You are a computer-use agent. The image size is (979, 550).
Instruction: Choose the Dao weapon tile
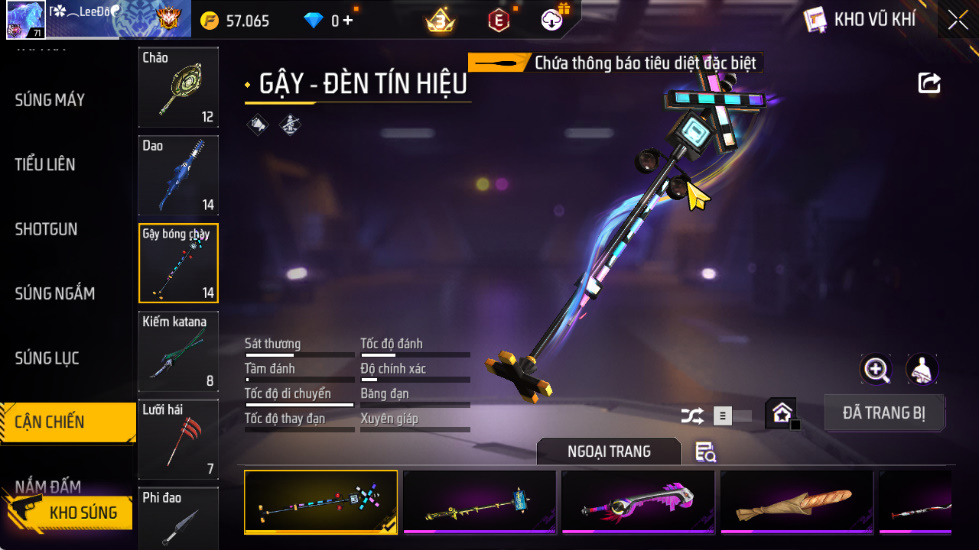click(178, 175)
